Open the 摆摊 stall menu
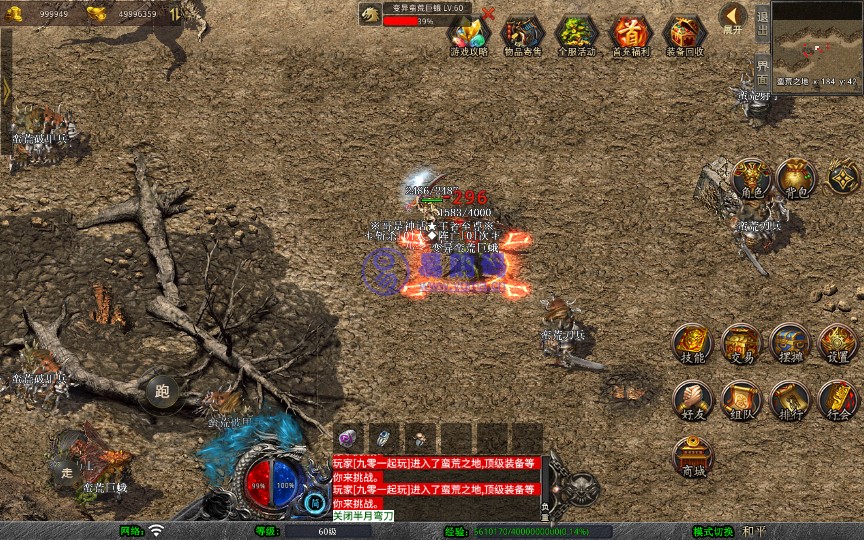The width and height of the screenshot is (864, 540). pos(789,344)
